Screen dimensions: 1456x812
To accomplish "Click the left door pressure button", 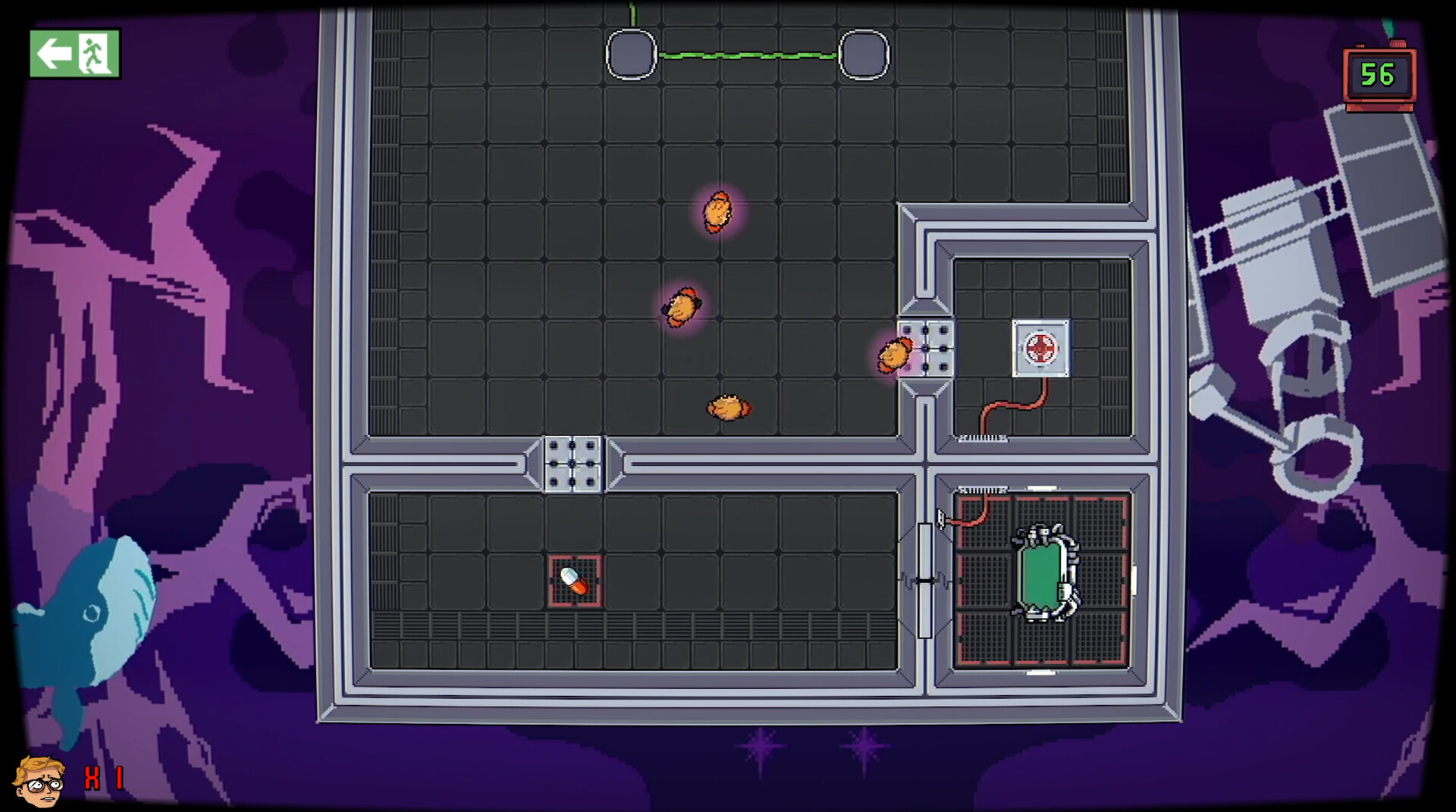I will click(630, 55).
